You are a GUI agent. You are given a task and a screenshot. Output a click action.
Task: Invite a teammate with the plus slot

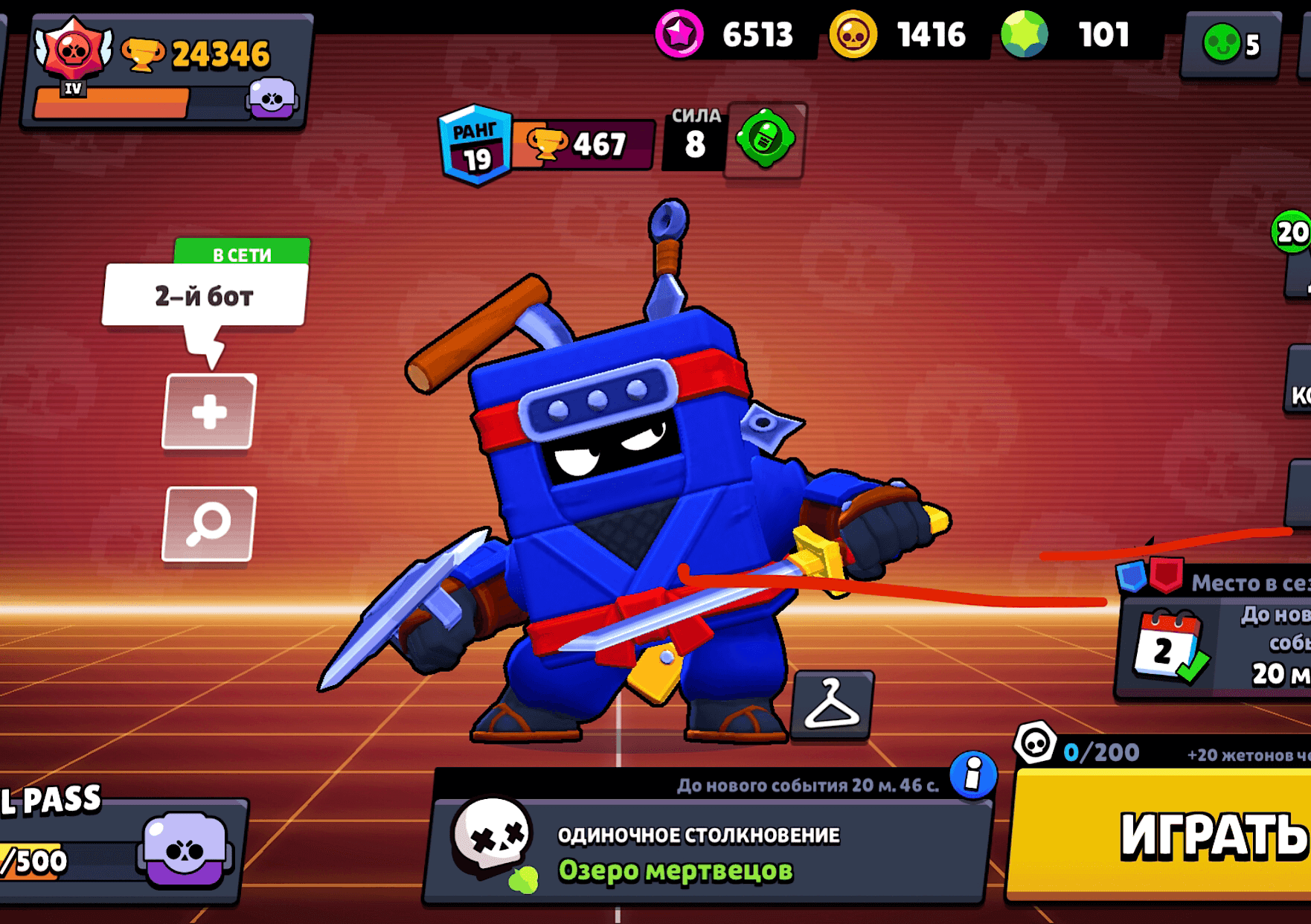[x=209, y=412]
